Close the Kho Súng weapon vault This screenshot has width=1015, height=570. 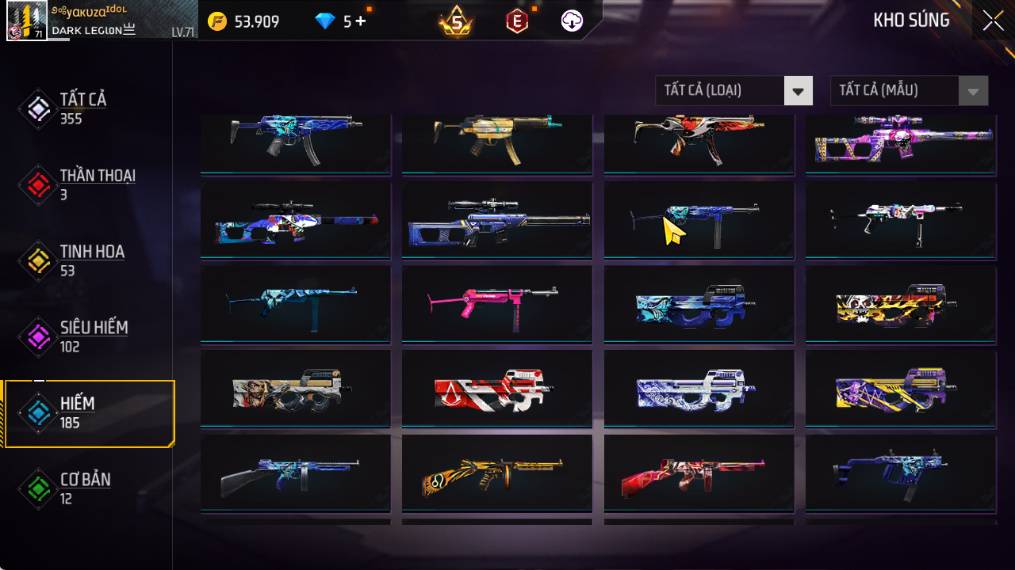(x=992, y=21)
